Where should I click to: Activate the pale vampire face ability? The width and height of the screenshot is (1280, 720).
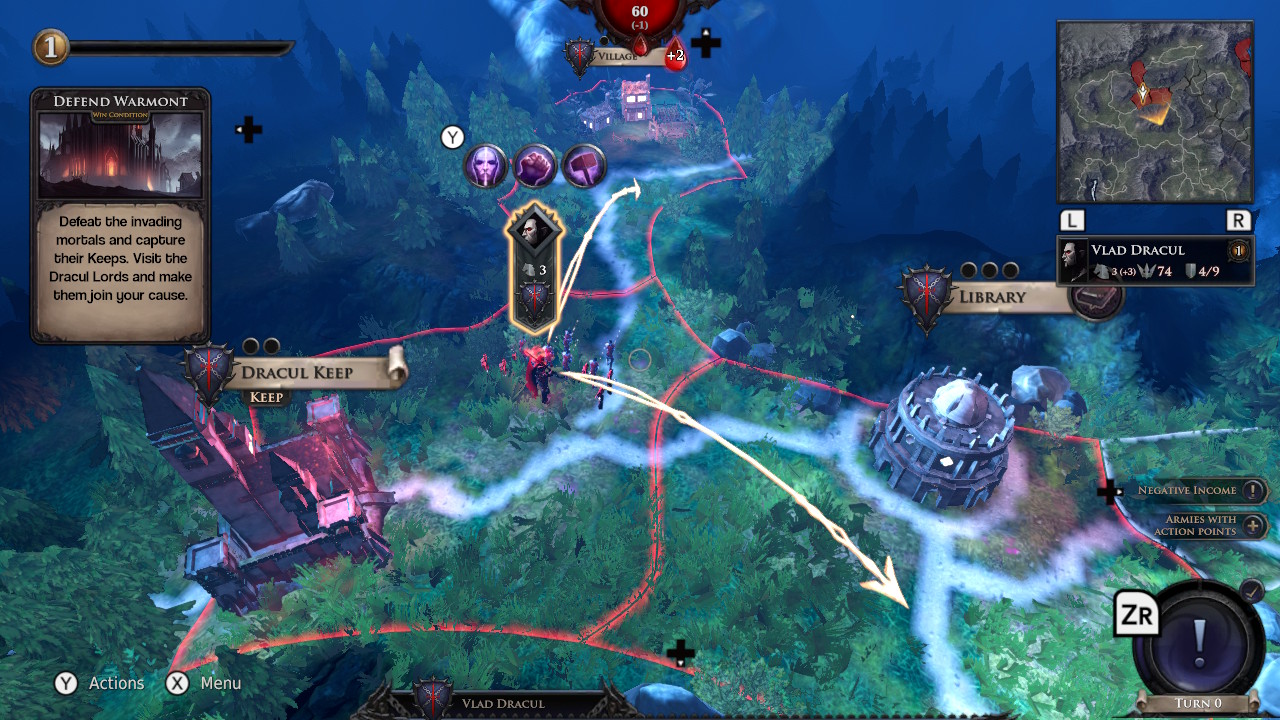485,165
